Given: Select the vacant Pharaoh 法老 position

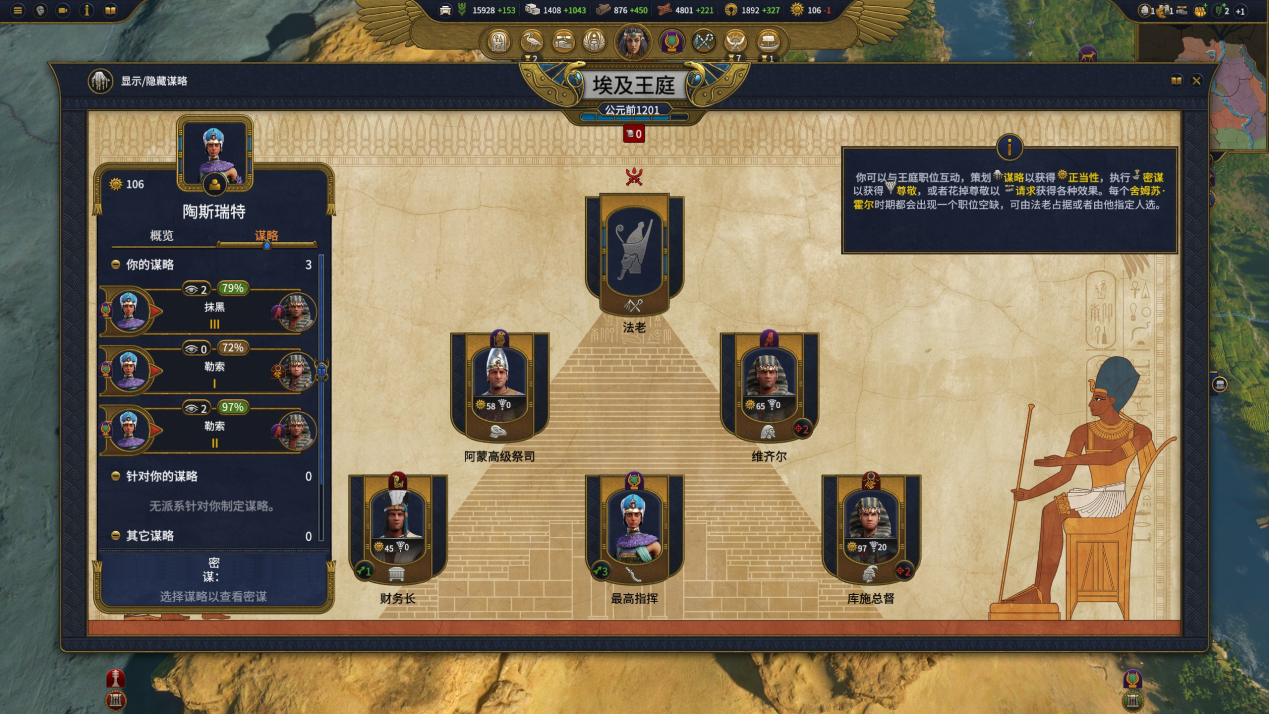Looking at the screenshot, I should [634, 255].
